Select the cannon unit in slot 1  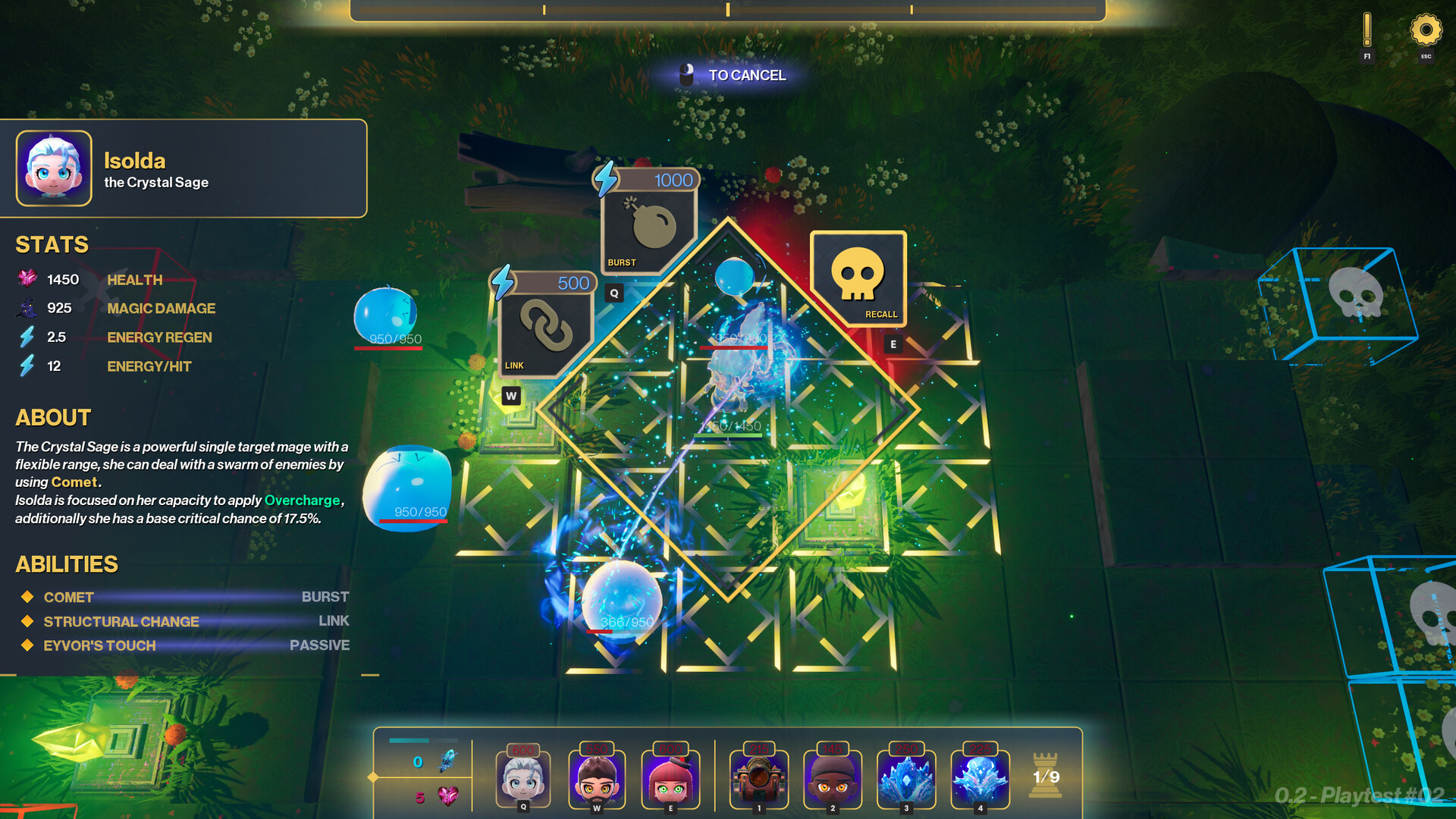pyautogui.click(x=758, y=777)
